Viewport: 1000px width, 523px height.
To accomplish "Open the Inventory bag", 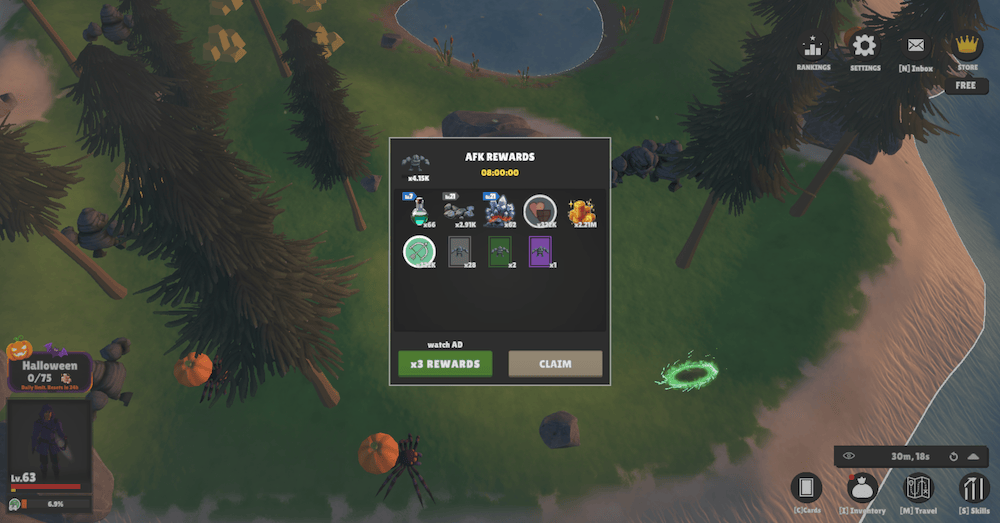I will [x=862, y=491].
